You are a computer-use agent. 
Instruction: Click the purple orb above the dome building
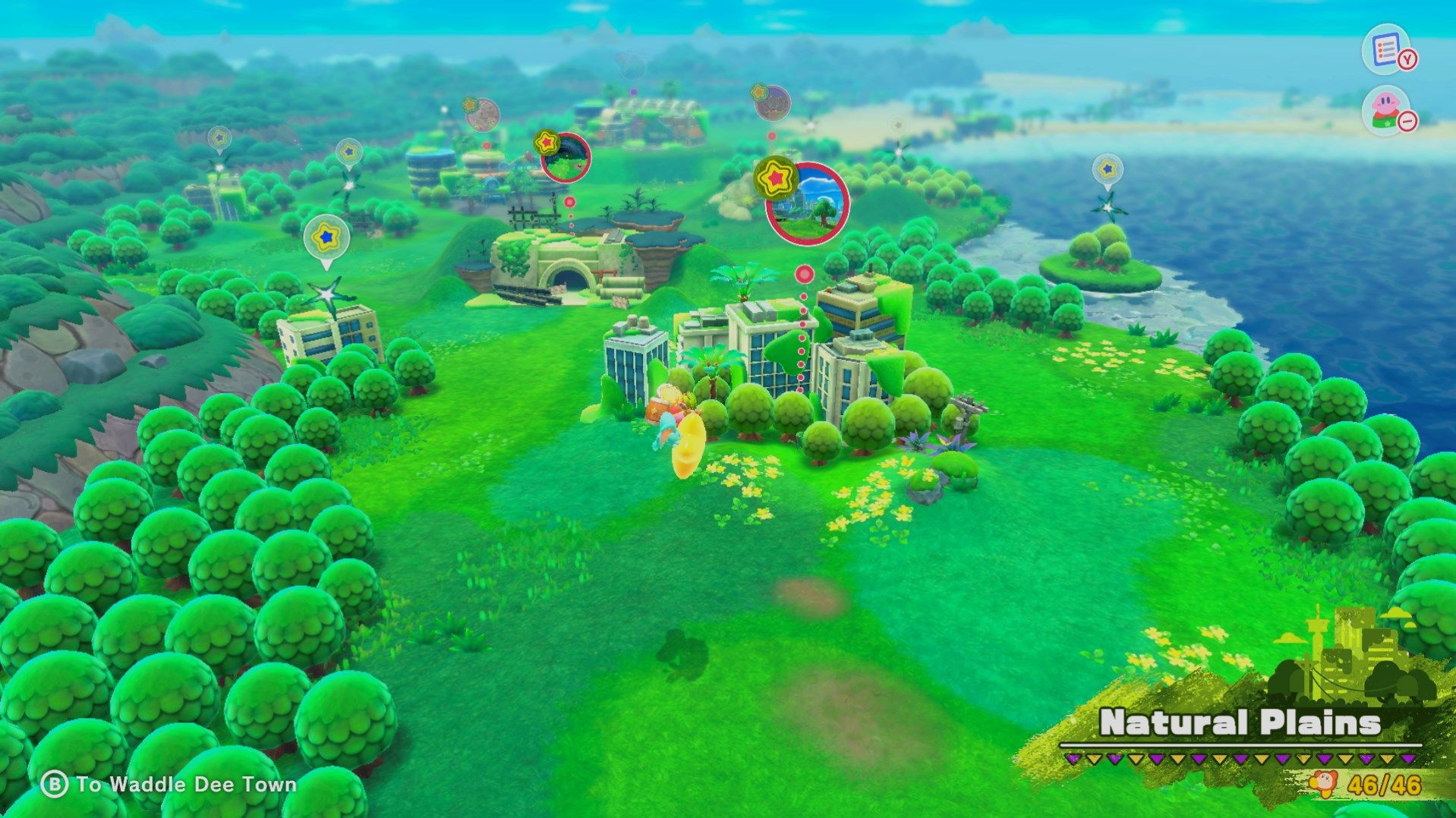(x=633, y=93)
